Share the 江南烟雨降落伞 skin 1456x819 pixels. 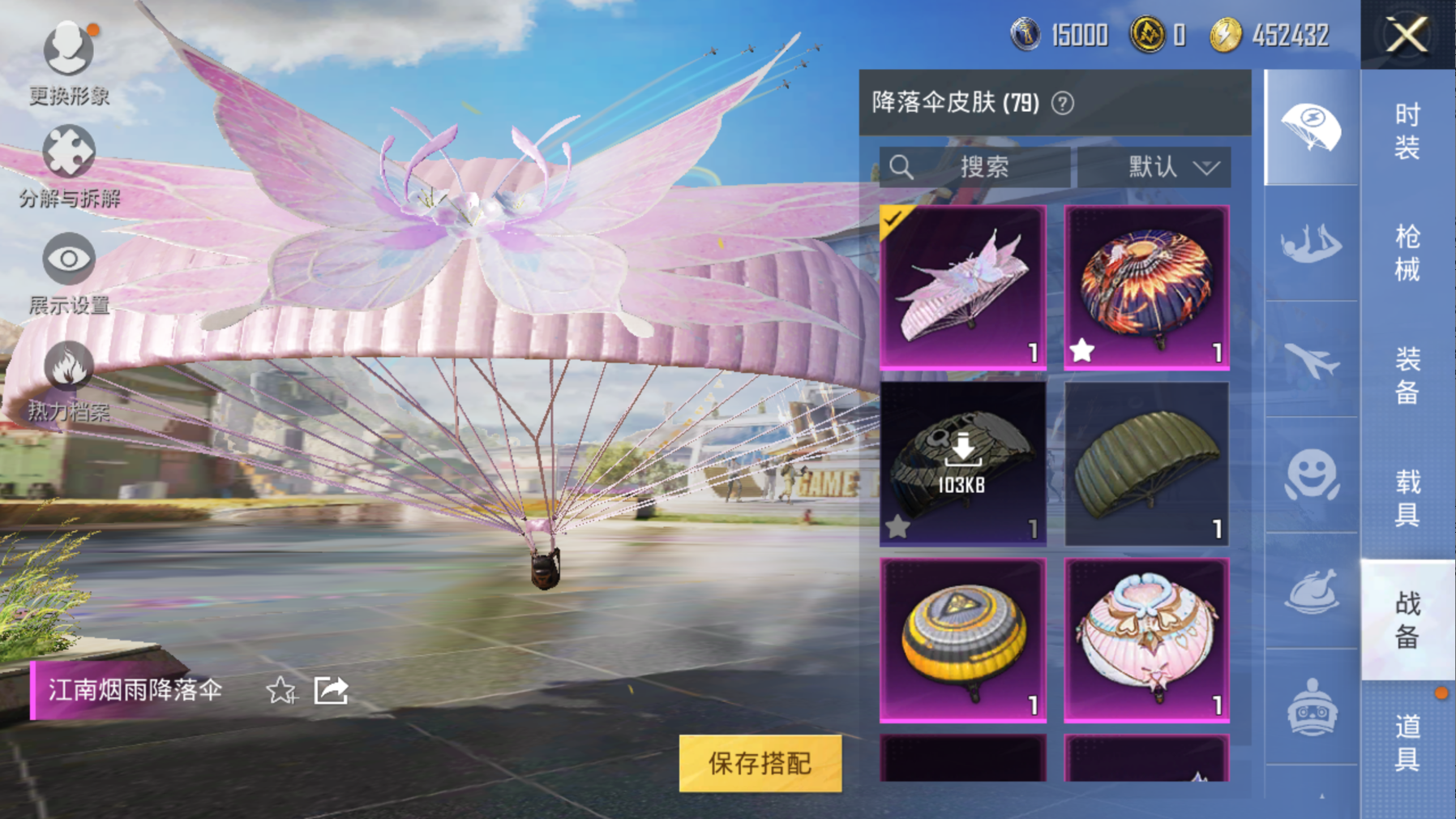(331, 691)
